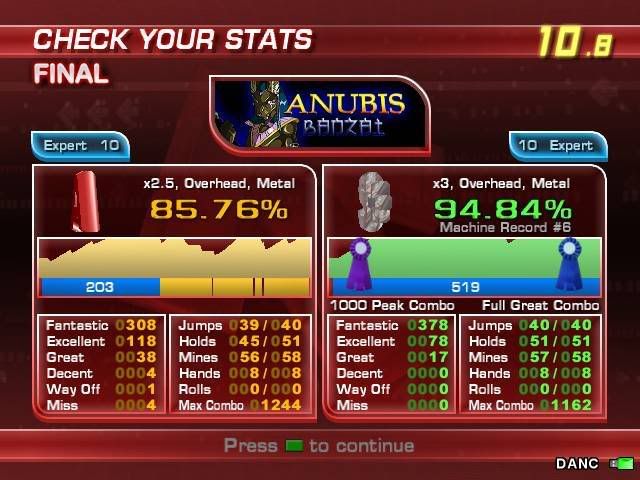The width and height of the screenshot is (640, 480).
Task: Choose the gray player icon on the right panel
Action: (x=376, y=202)
